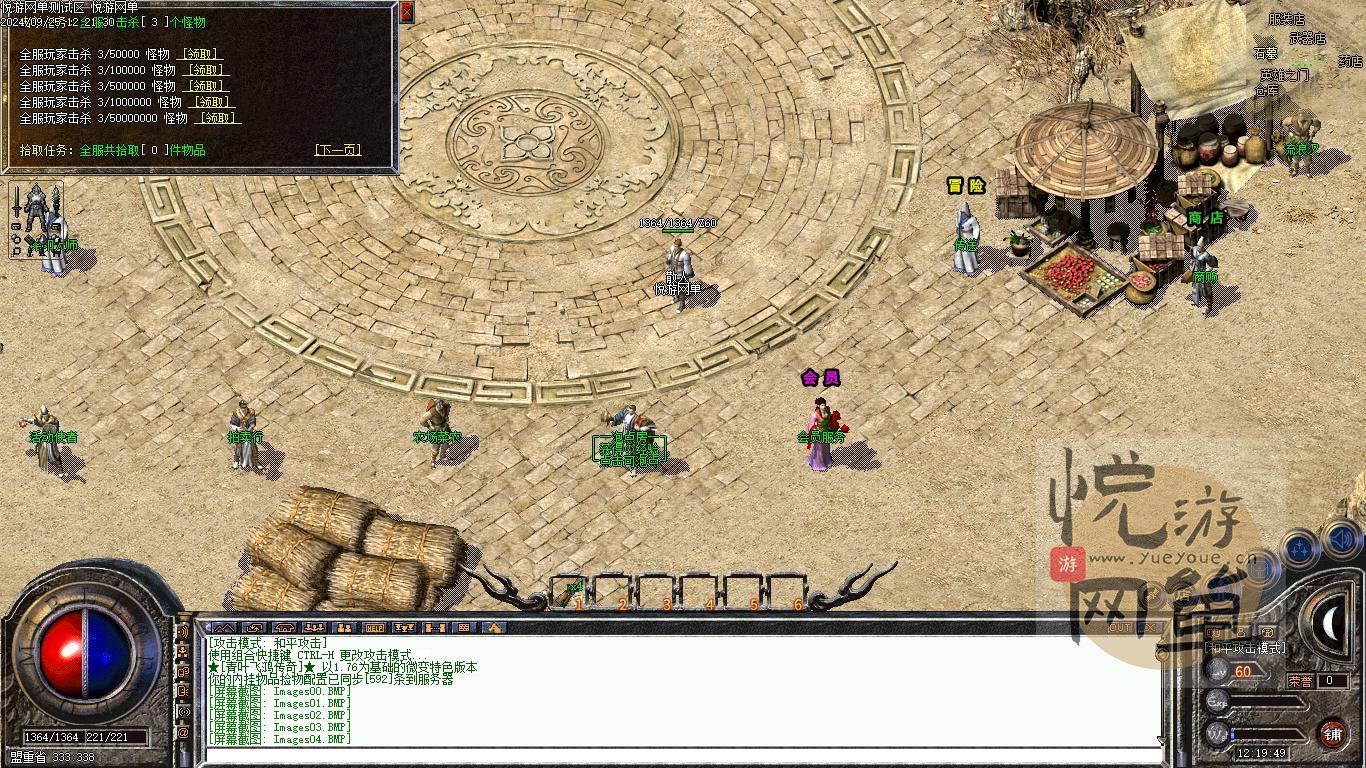Claim the 3/500000 monster kill reward

pyautogui.click(x=207, y=86)
